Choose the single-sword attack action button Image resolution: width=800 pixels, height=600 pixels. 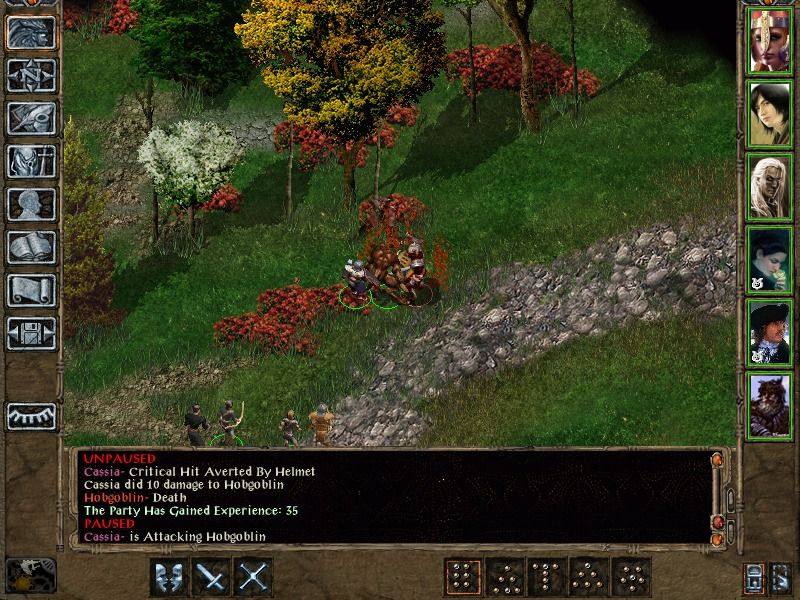click(x=212, y=577)
